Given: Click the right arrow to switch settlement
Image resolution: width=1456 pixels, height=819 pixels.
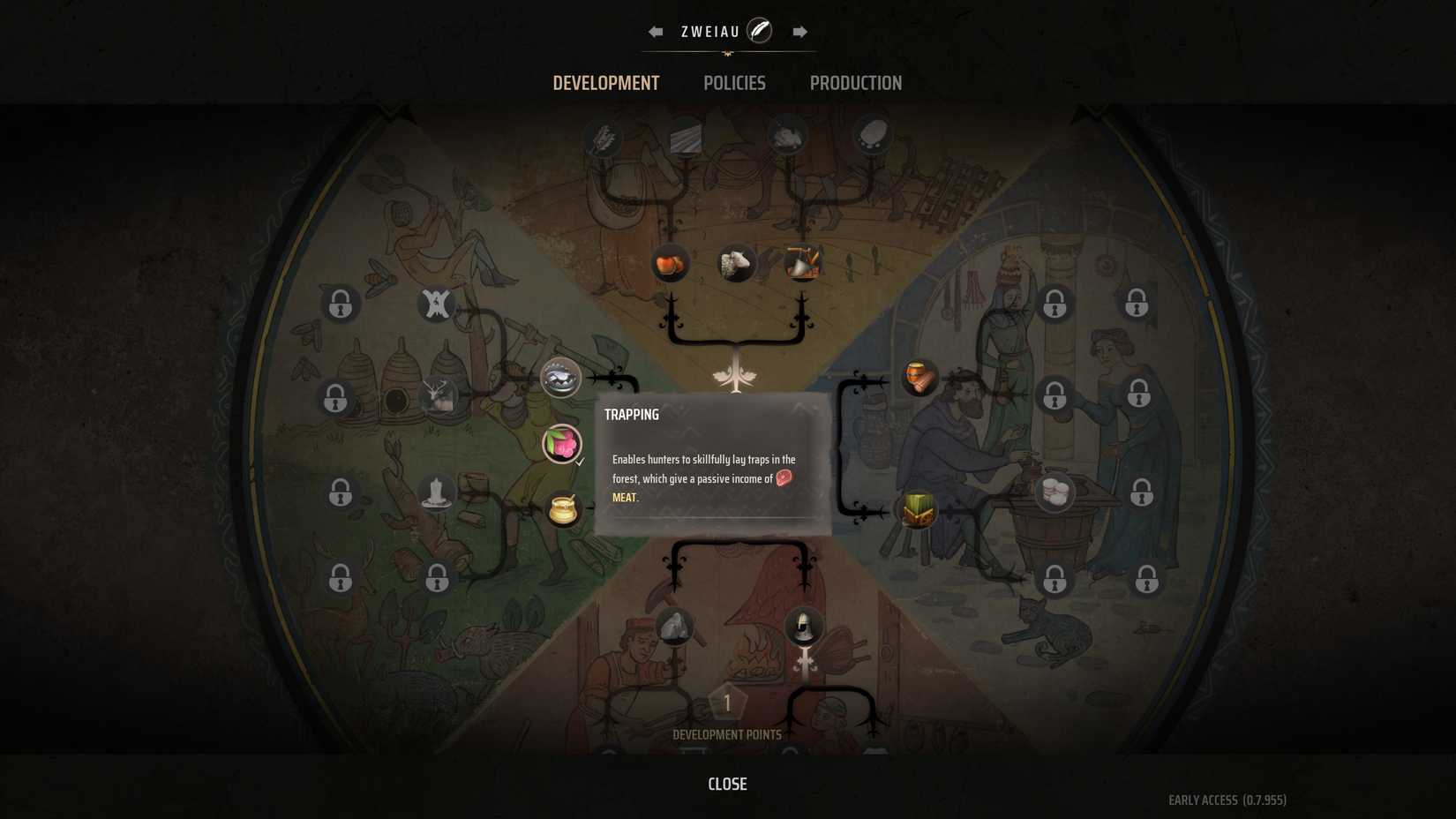Looking at the screenshot, I should coord(799,30).
